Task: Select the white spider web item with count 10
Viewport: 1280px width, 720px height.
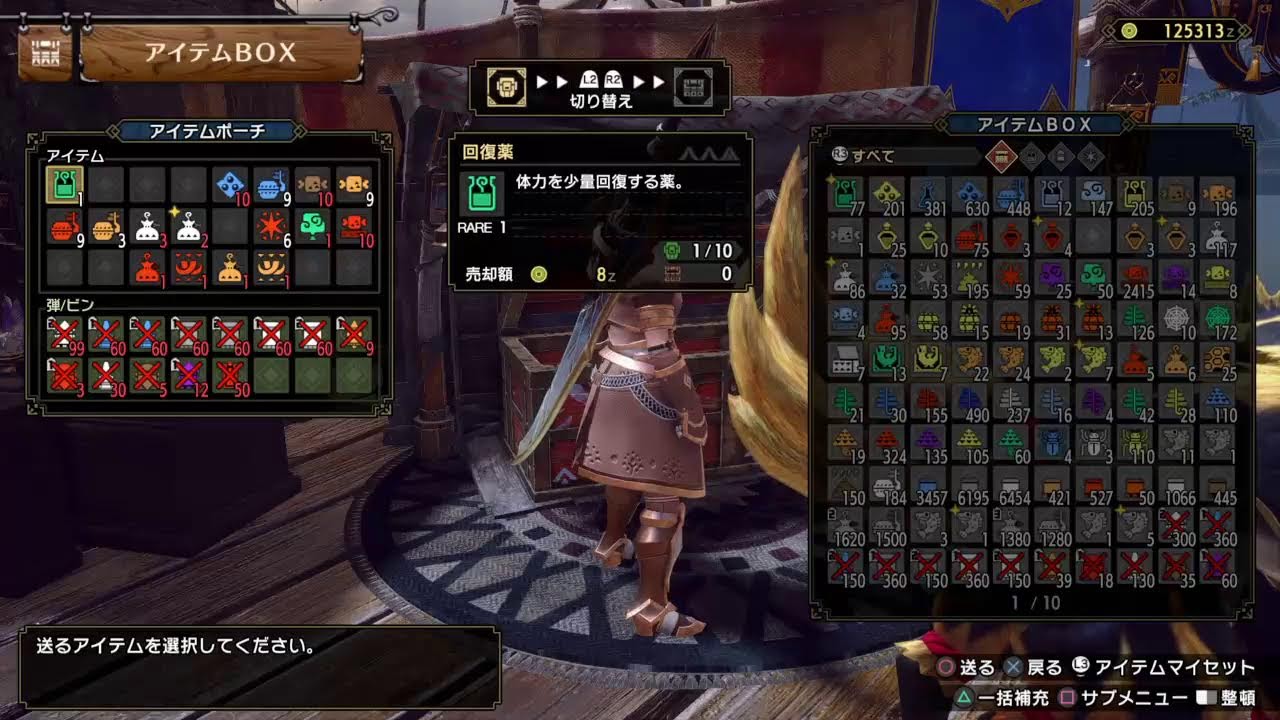Action: click(x=1178, y=318)
